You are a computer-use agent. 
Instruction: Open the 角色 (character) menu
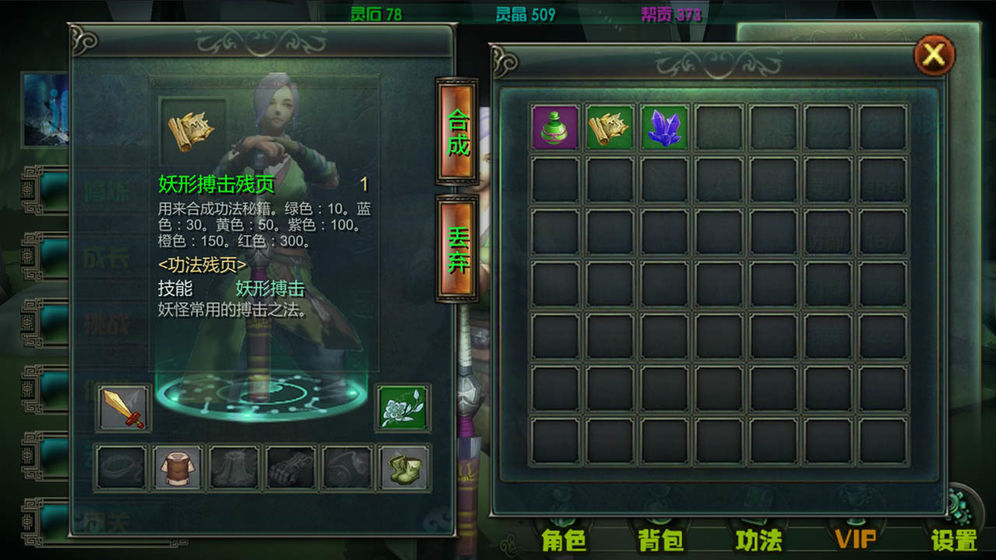pos(564,540)
